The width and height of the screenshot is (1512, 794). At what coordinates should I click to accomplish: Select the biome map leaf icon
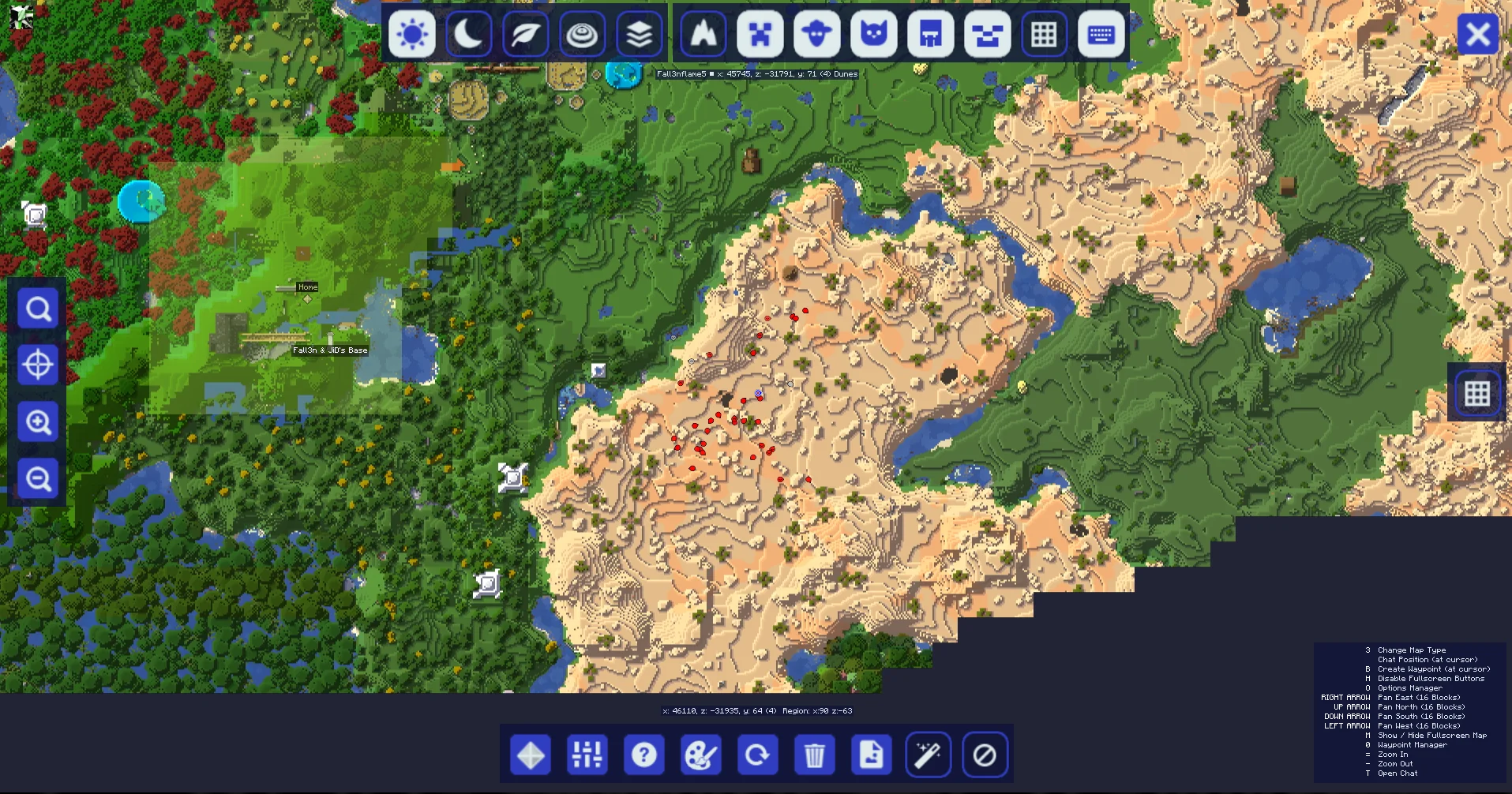pos(526,35)
